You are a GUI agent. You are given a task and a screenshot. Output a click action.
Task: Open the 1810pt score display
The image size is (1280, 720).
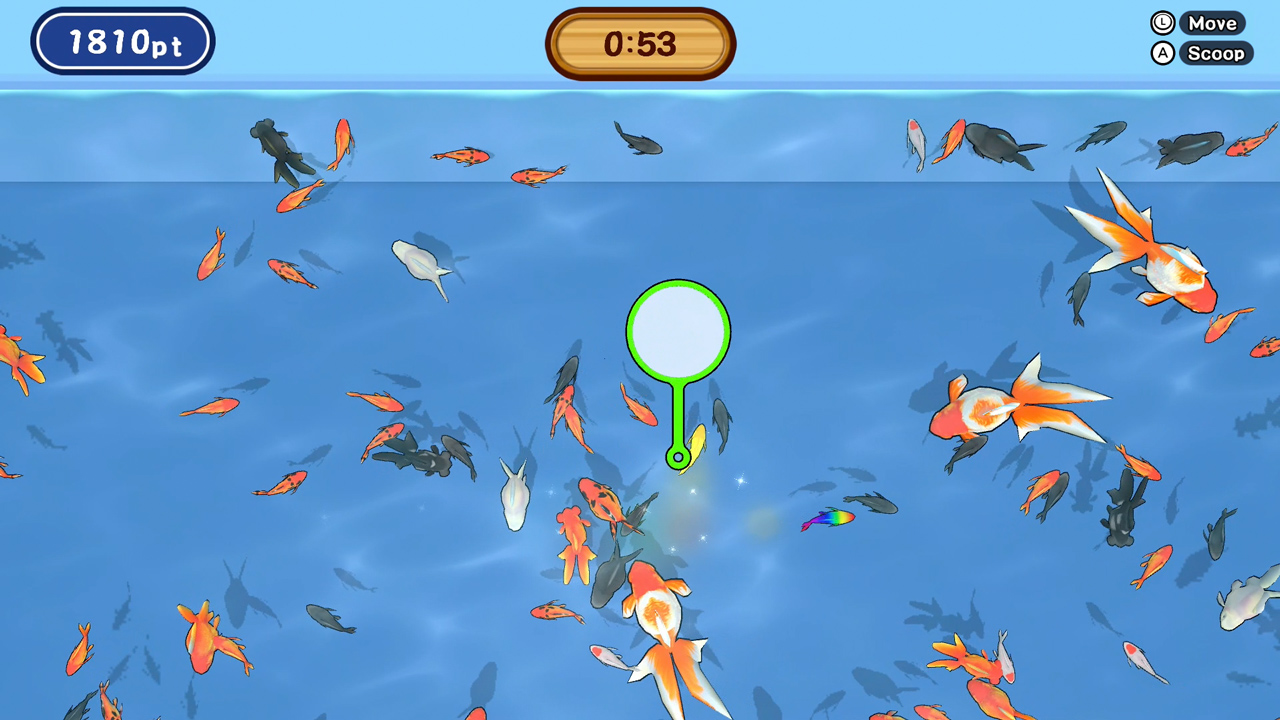pos(122,40)
